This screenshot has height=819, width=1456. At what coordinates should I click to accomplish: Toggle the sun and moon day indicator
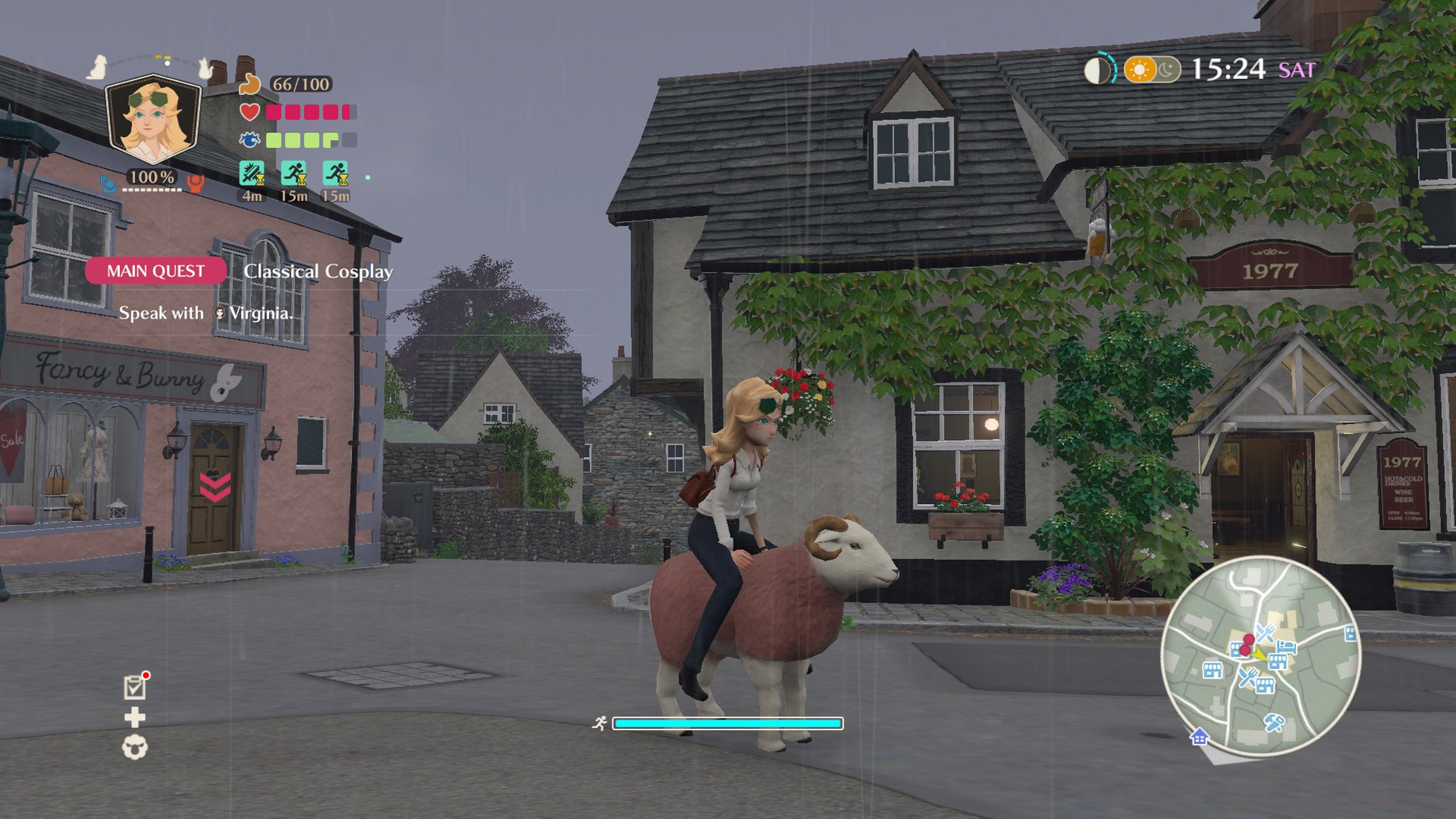[1152, 70]
